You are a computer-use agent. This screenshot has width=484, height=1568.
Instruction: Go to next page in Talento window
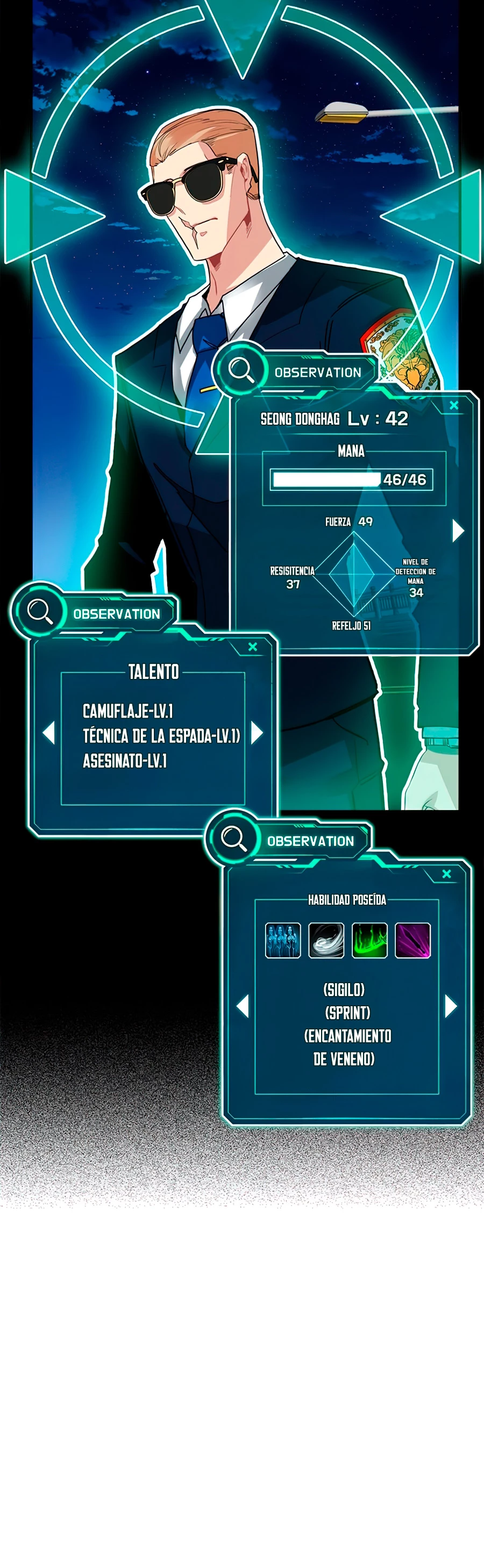[x=257, y=732]
